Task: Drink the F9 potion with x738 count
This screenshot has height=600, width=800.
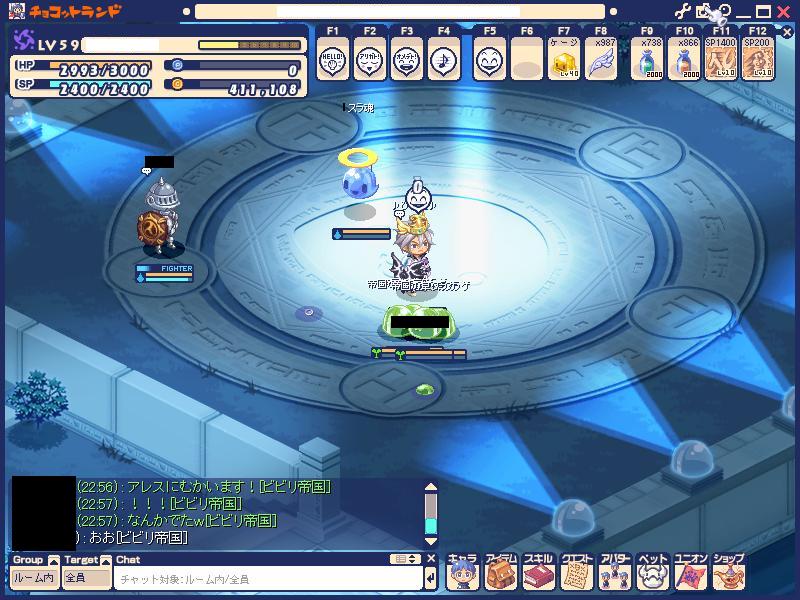Action: pos(652,62)
